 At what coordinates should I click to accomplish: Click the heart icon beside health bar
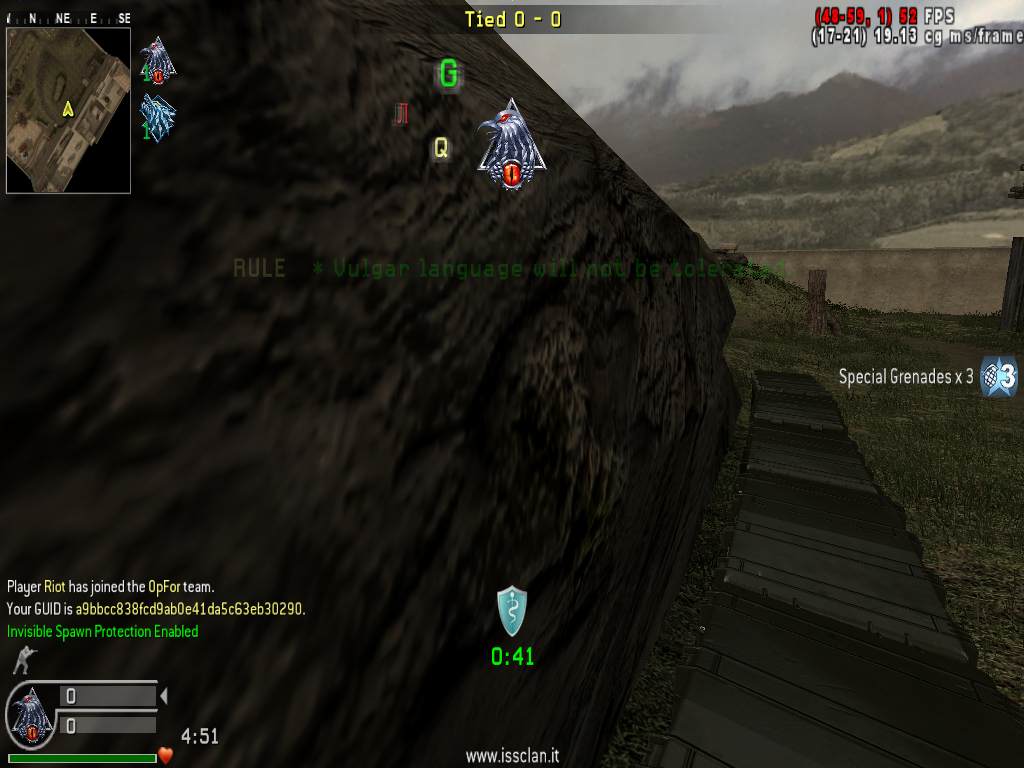click(x=166, y=755)
